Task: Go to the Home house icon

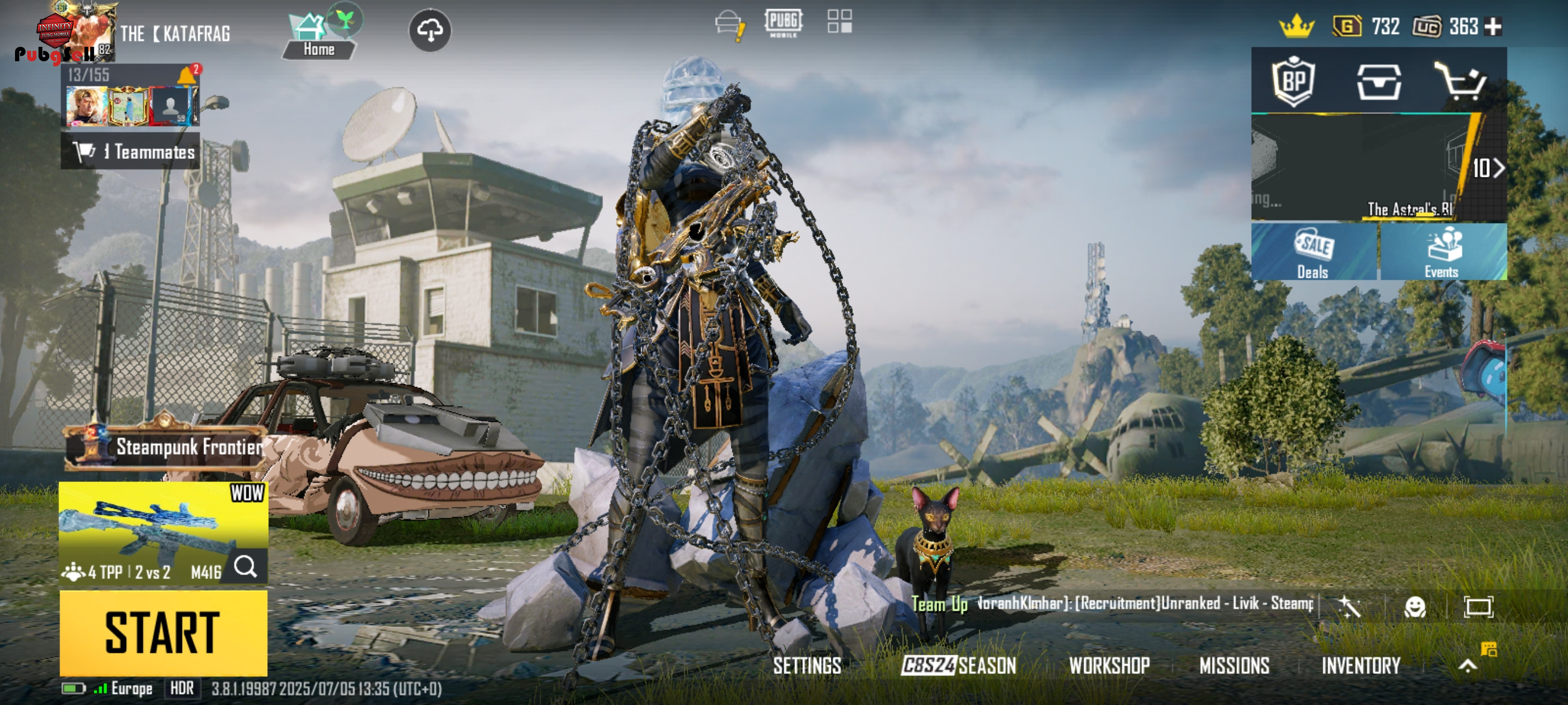Action: click(318, 35)
